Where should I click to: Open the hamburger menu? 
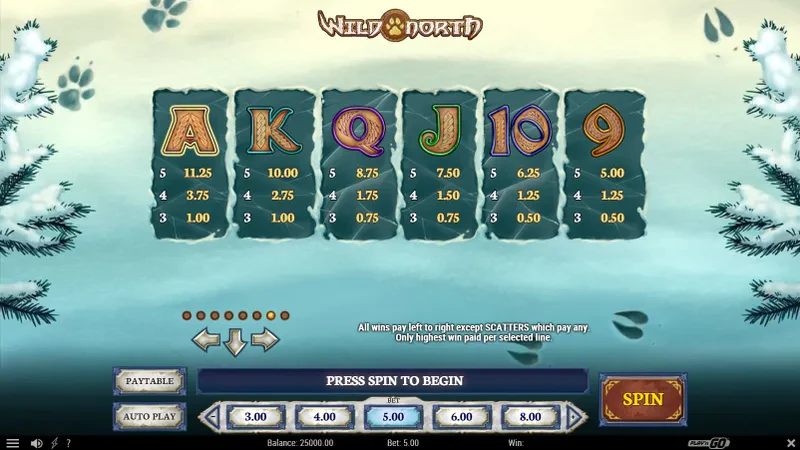(13, 443)
